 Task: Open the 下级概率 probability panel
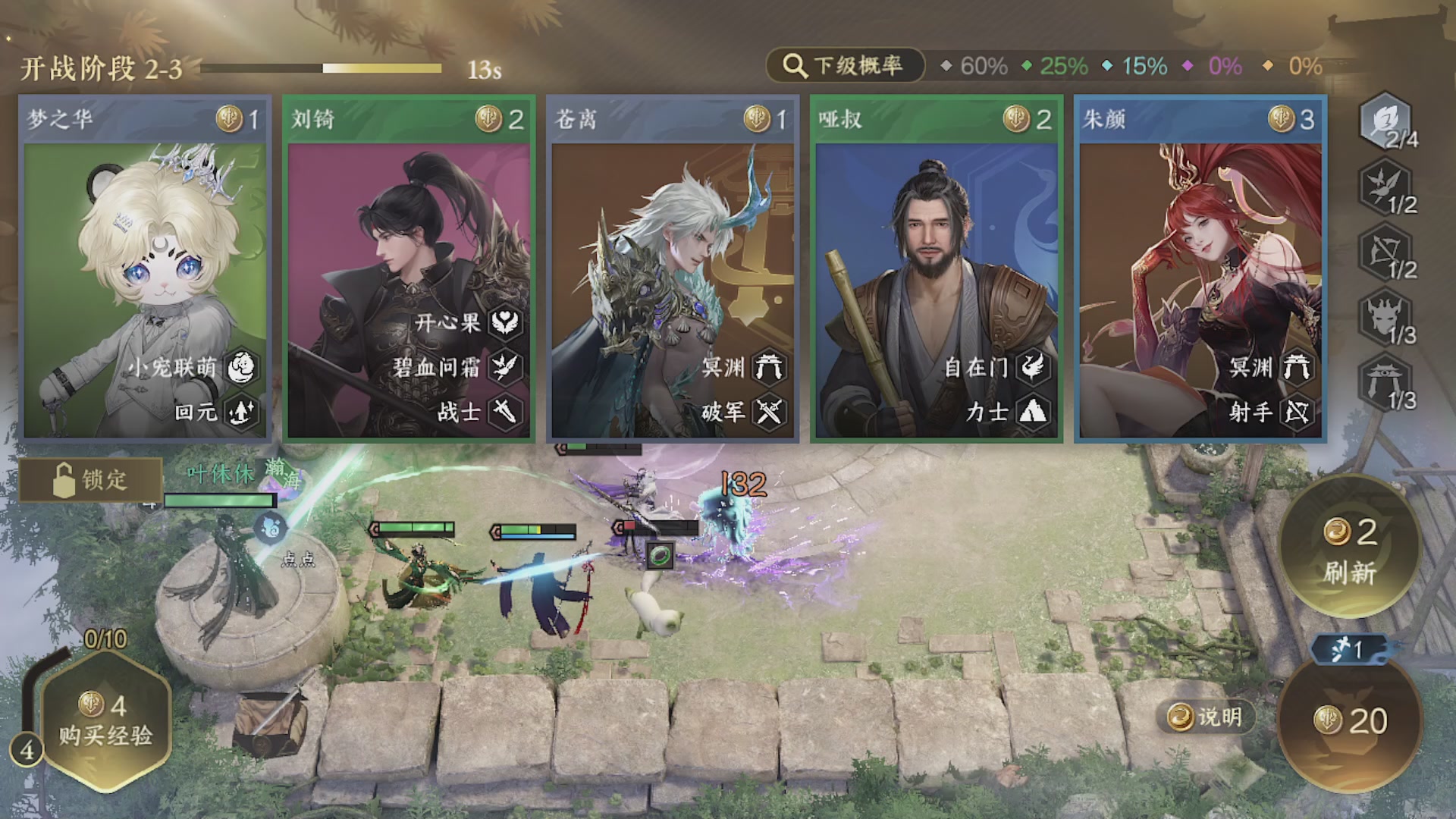(846, 66)
